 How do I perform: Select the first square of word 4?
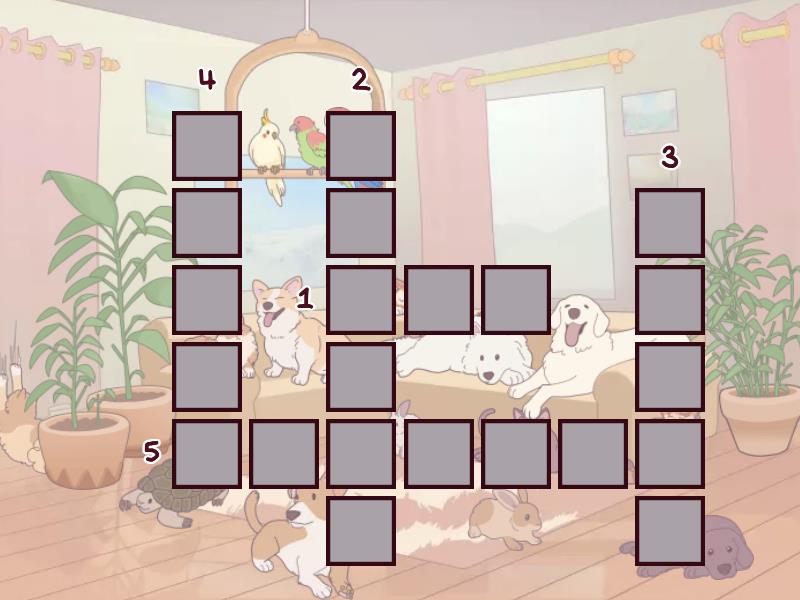click(207, 146)
